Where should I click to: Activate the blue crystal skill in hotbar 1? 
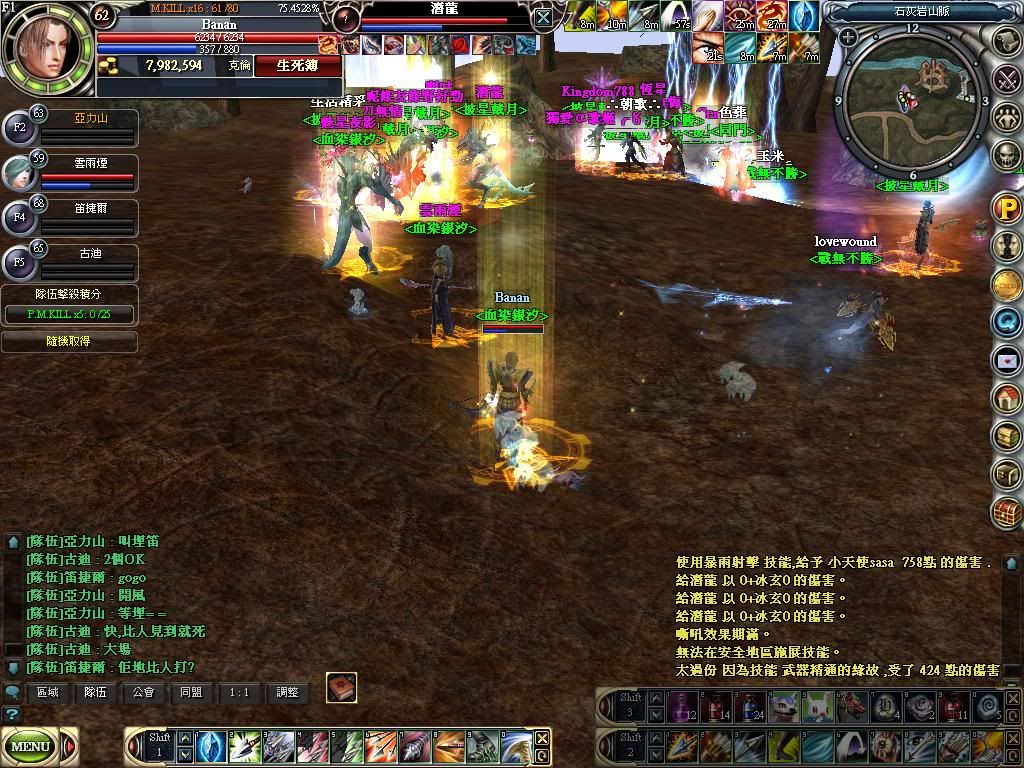click(x=212, y=747)
